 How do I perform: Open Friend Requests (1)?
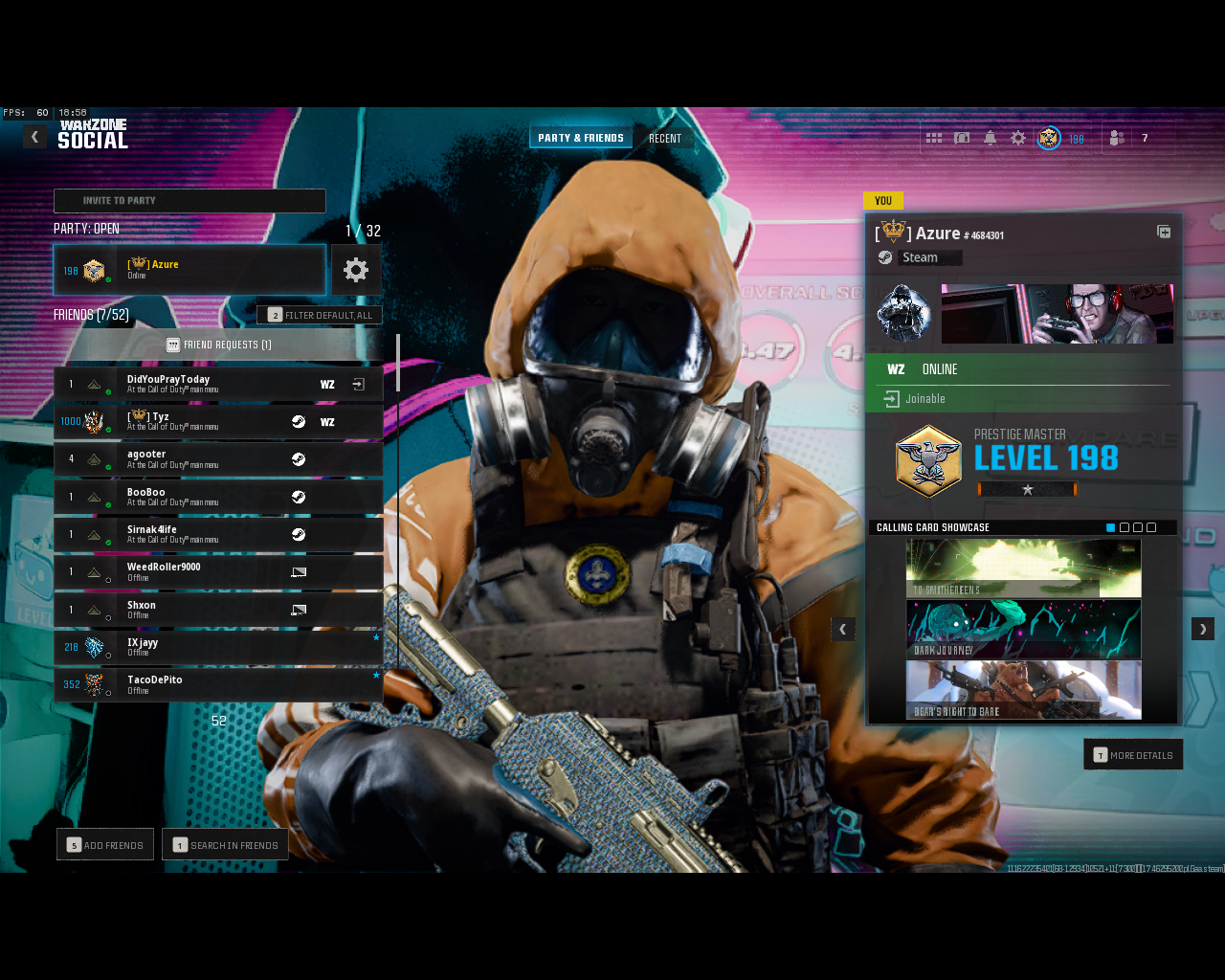218,345
